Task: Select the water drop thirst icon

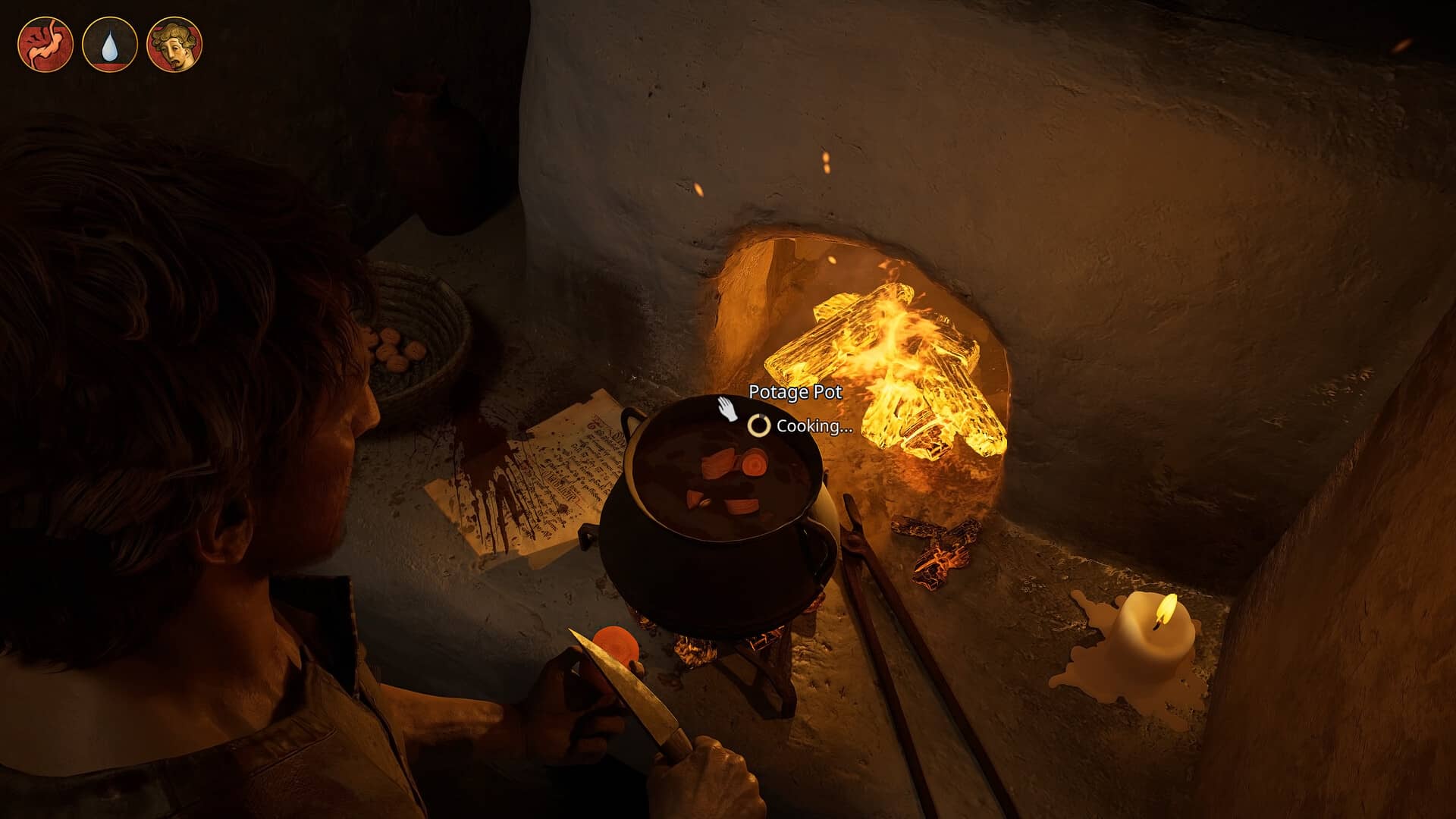Action: 110,45
